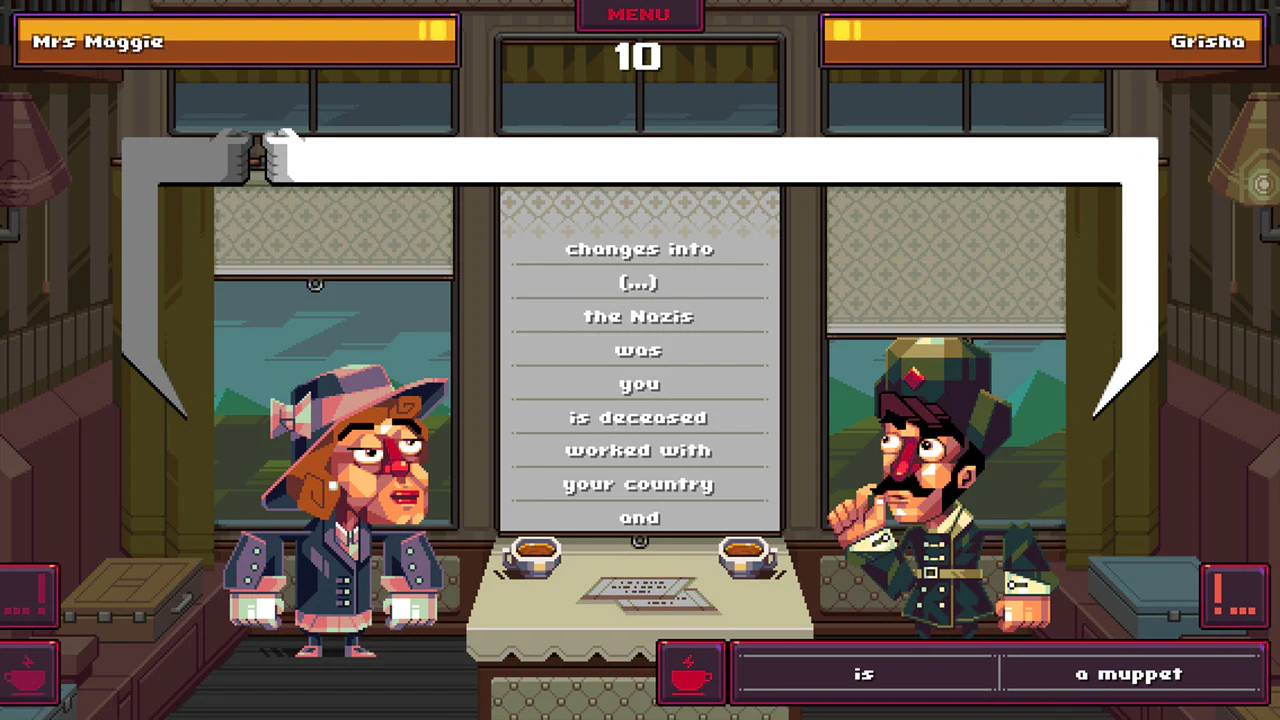Select the word "was"
1280x720 pixels.
639,350
